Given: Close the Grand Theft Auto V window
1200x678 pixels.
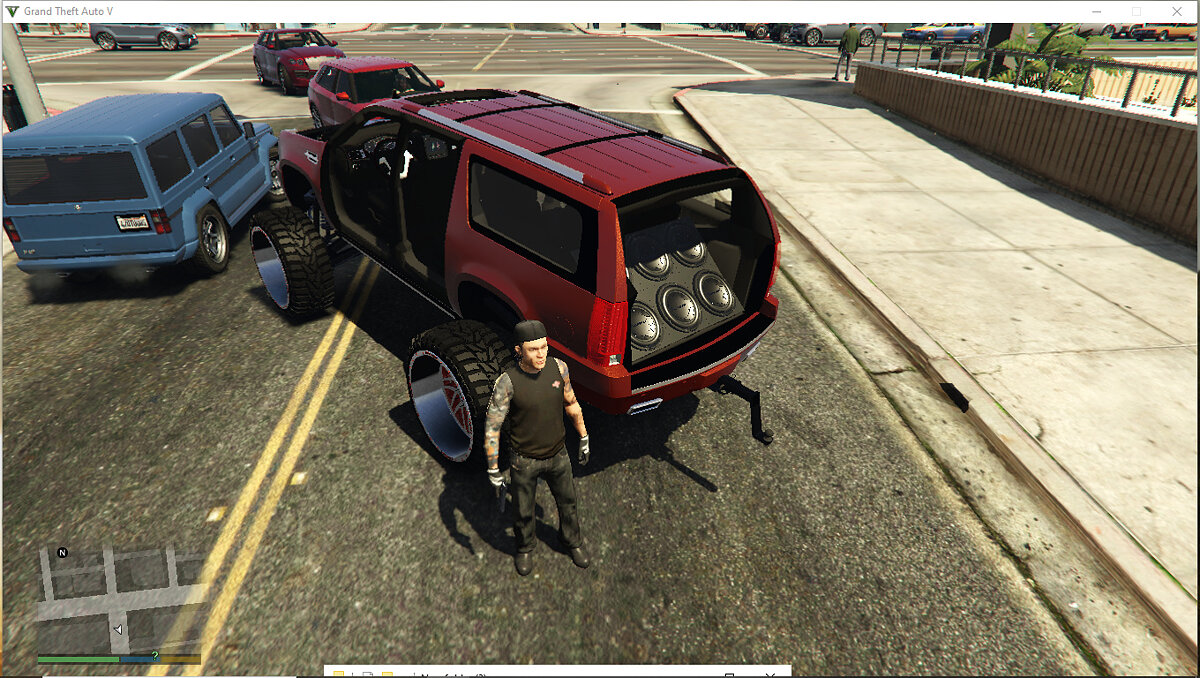Looking at the screenshot, I should pyautogui.click(x=1178, y=11).
